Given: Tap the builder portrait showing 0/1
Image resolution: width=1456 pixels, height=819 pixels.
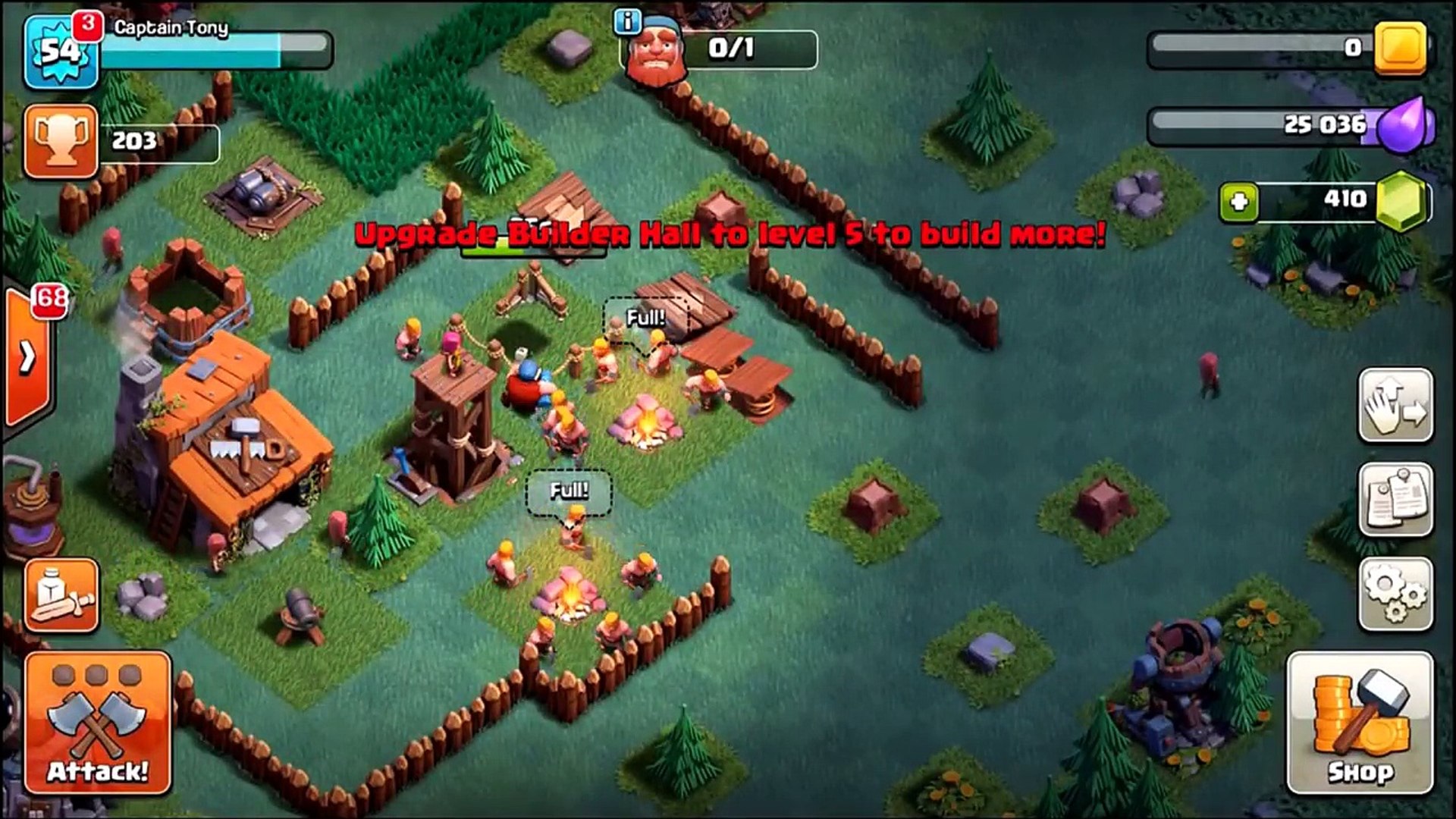Looking at the screenshot, I should [657, 48].
